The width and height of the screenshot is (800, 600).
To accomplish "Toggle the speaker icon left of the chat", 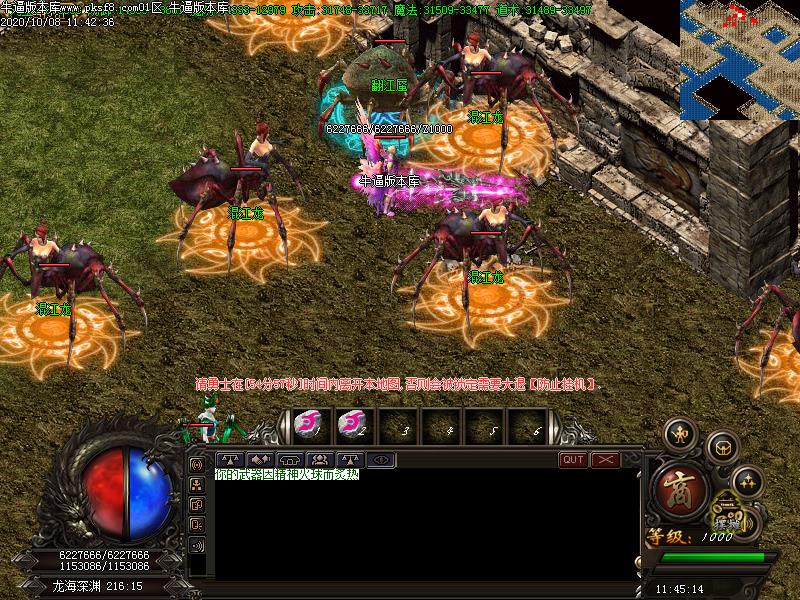I will pos(197,545).
